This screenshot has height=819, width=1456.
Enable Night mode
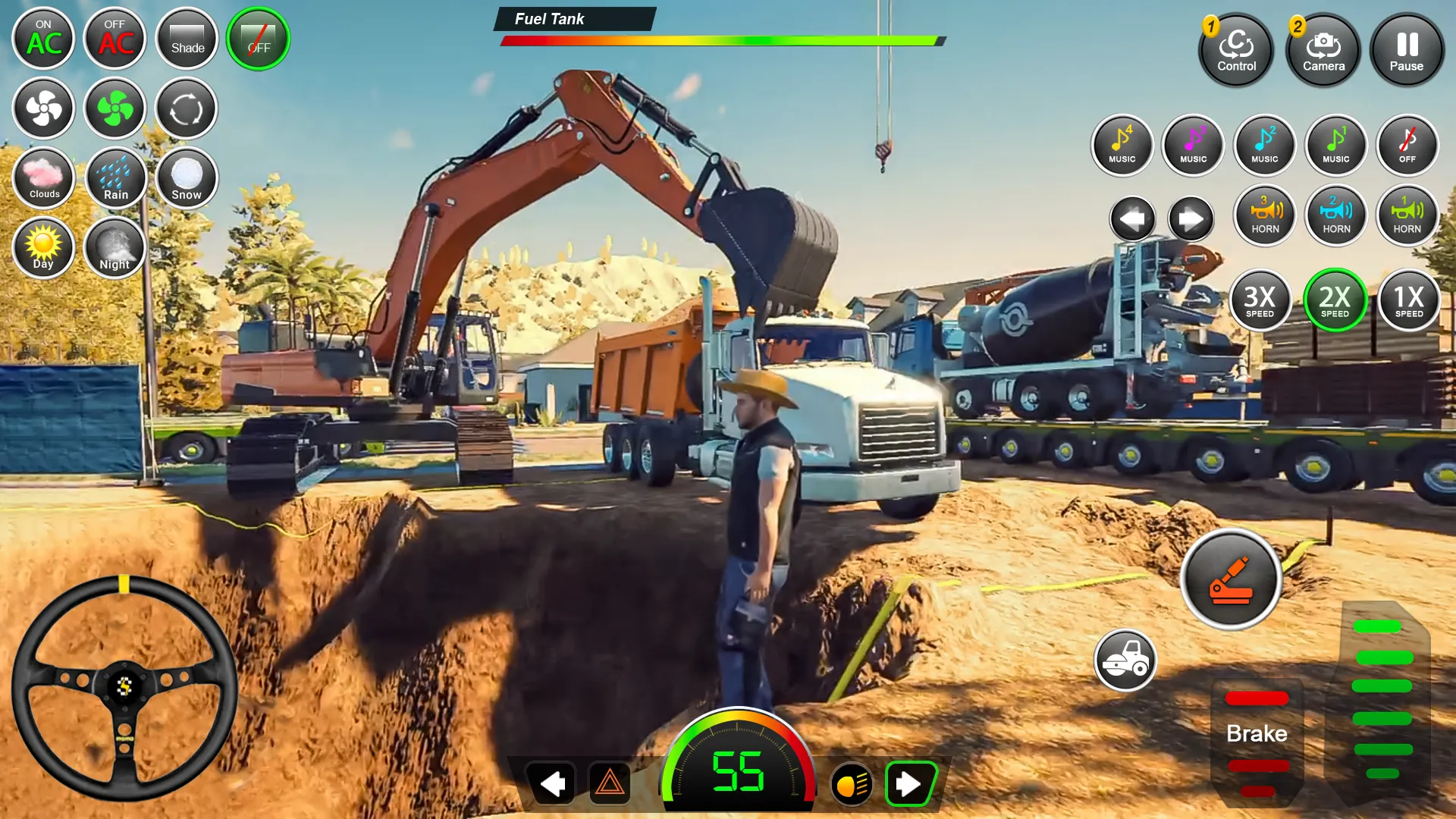pos(115,248)
